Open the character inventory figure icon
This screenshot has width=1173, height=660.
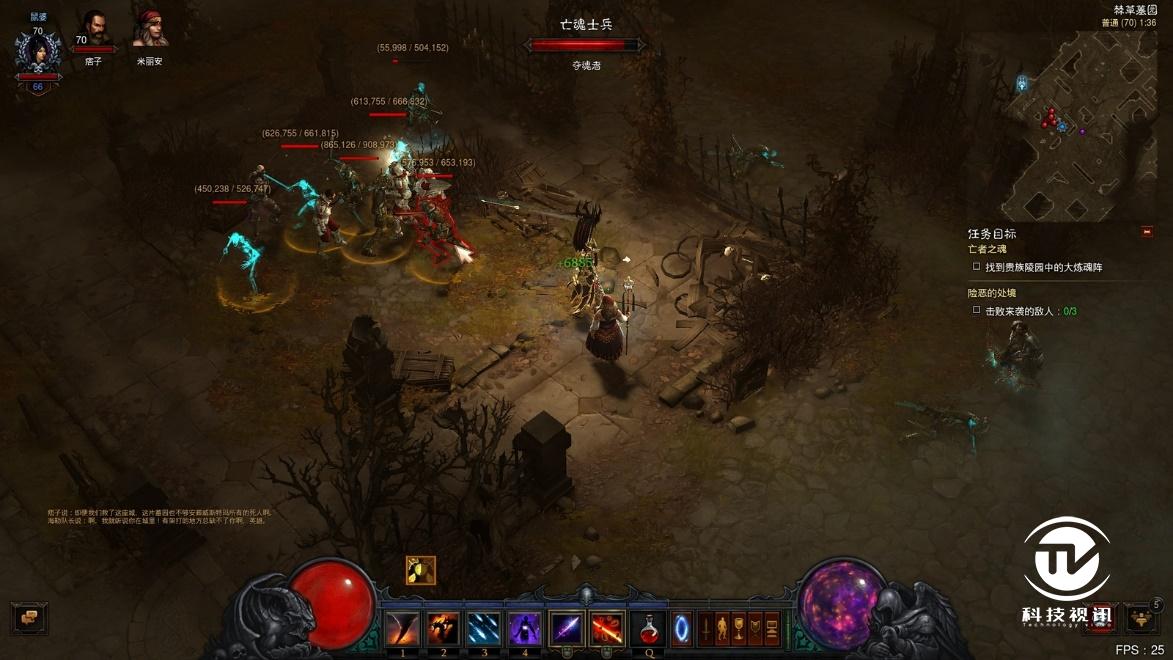click(722, 629)
